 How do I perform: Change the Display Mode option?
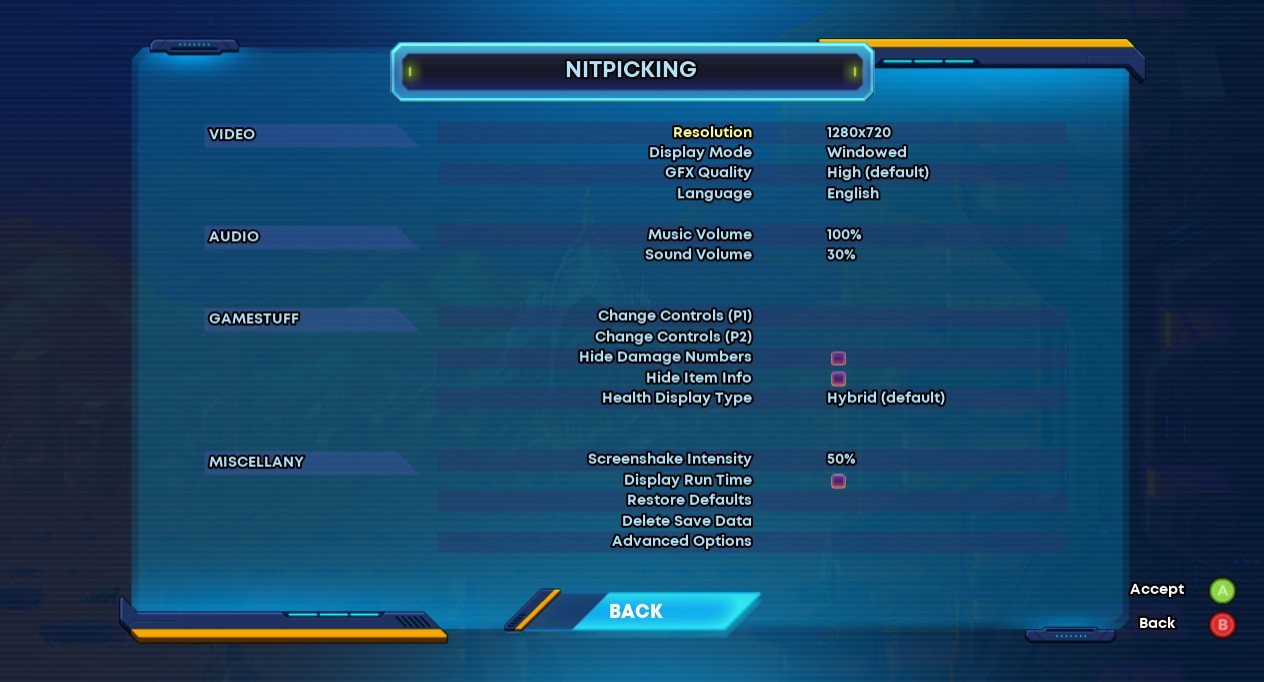pos(700,152)
